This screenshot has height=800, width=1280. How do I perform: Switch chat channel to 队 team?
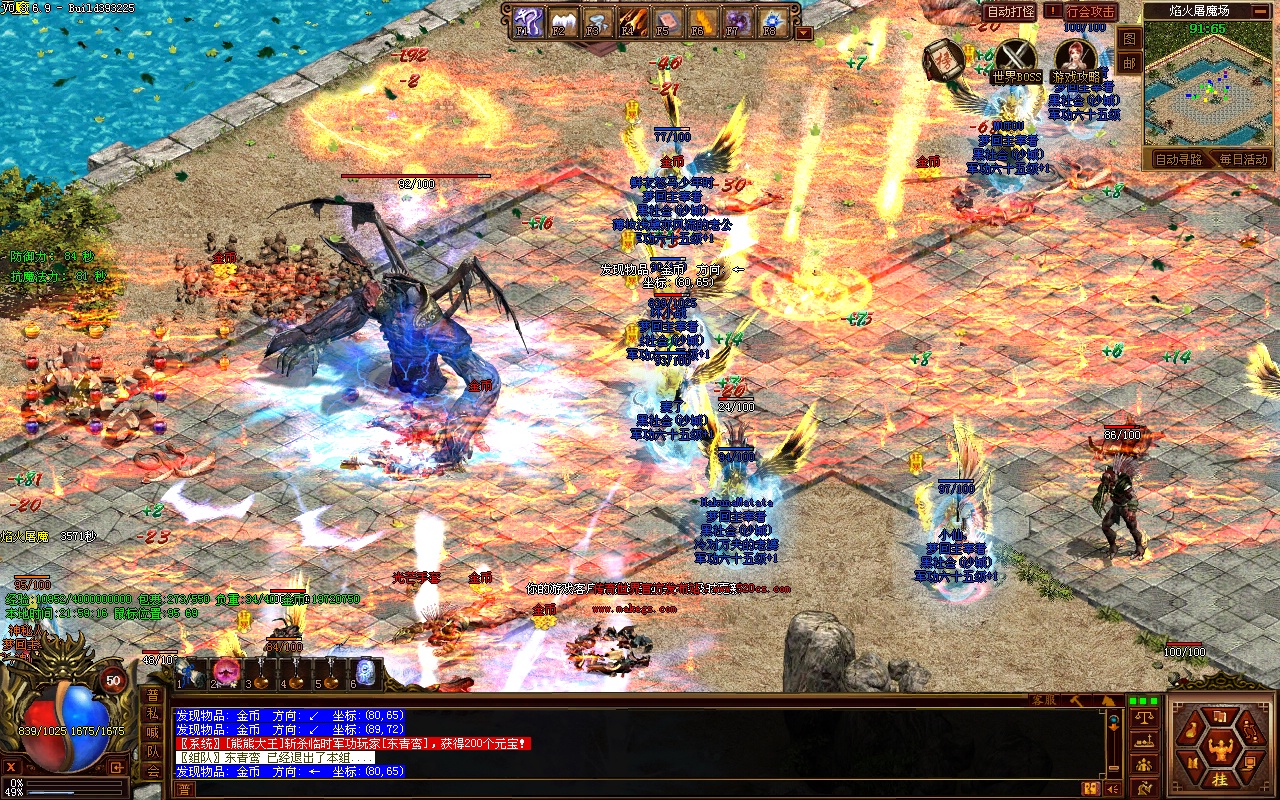click(x=152, y=751)
